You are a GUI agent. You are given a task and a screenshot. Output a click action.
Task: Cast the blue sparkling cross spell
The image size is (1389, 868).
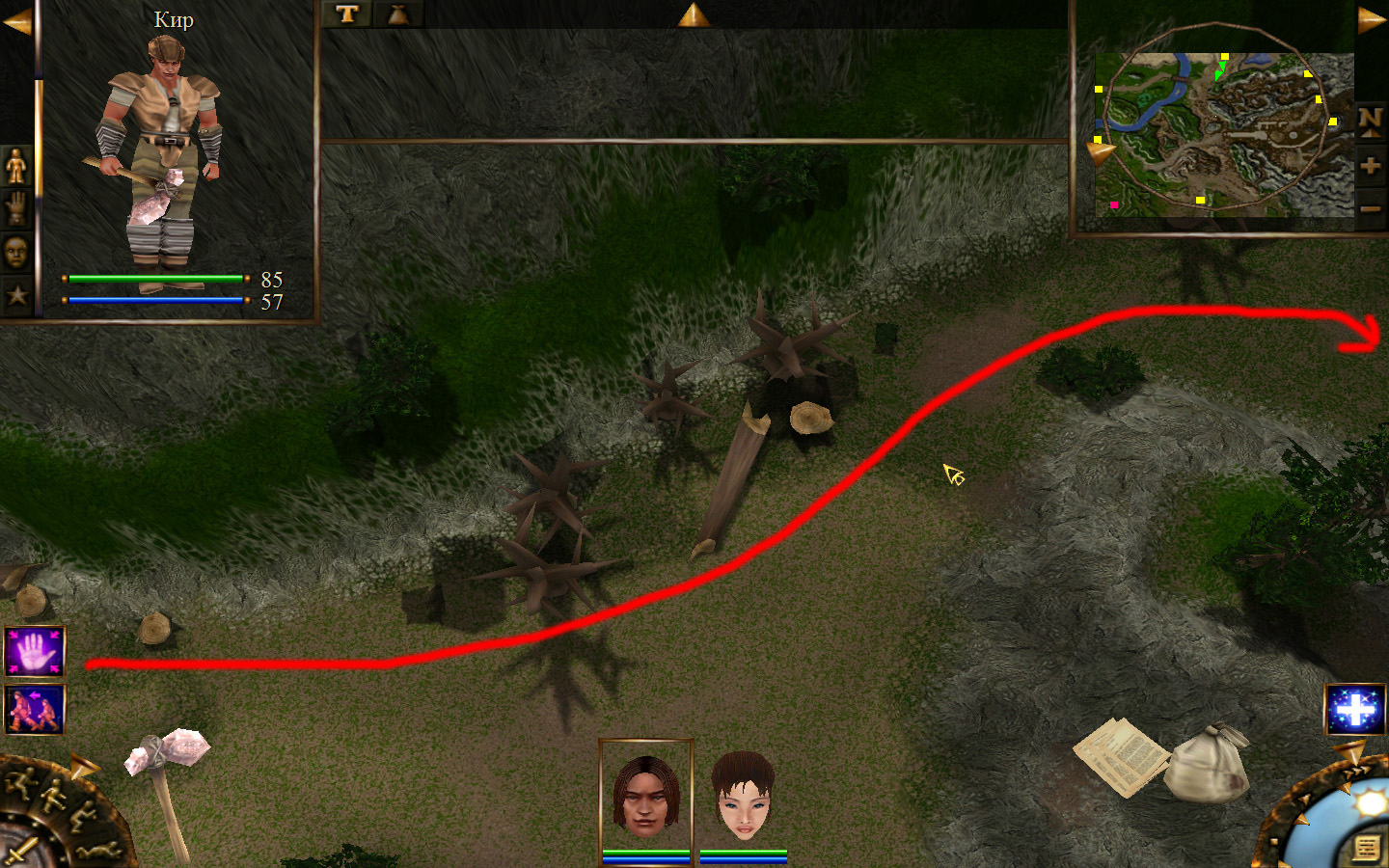click(x=1354, y=711)
